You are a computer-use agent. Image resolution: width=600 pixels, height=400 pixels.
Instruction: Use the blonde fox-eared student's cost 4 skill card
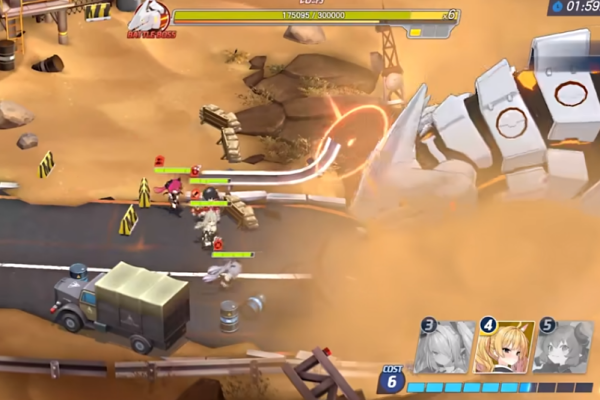503,348
